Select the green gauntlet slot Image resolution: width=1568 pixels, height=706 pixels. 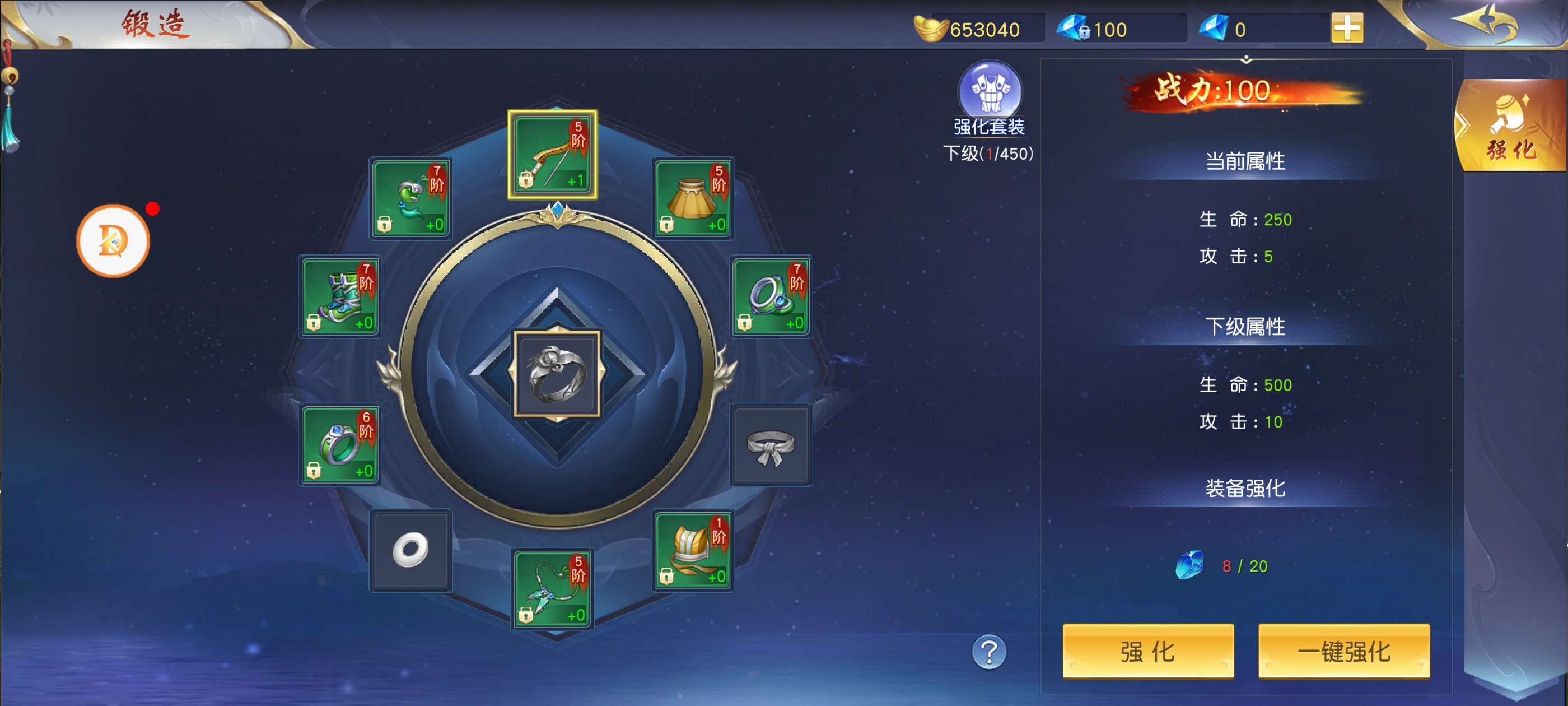[411, 198]
